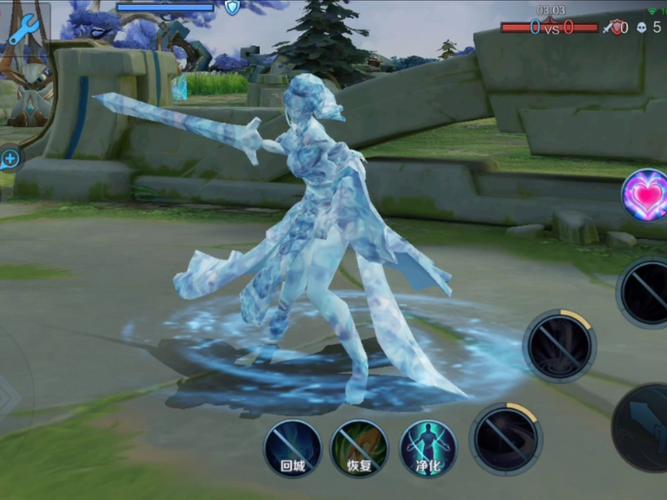This screenshot has height=500, width=667.
Task: Activate the 恢复 restore ability
Action: point(359,447)
